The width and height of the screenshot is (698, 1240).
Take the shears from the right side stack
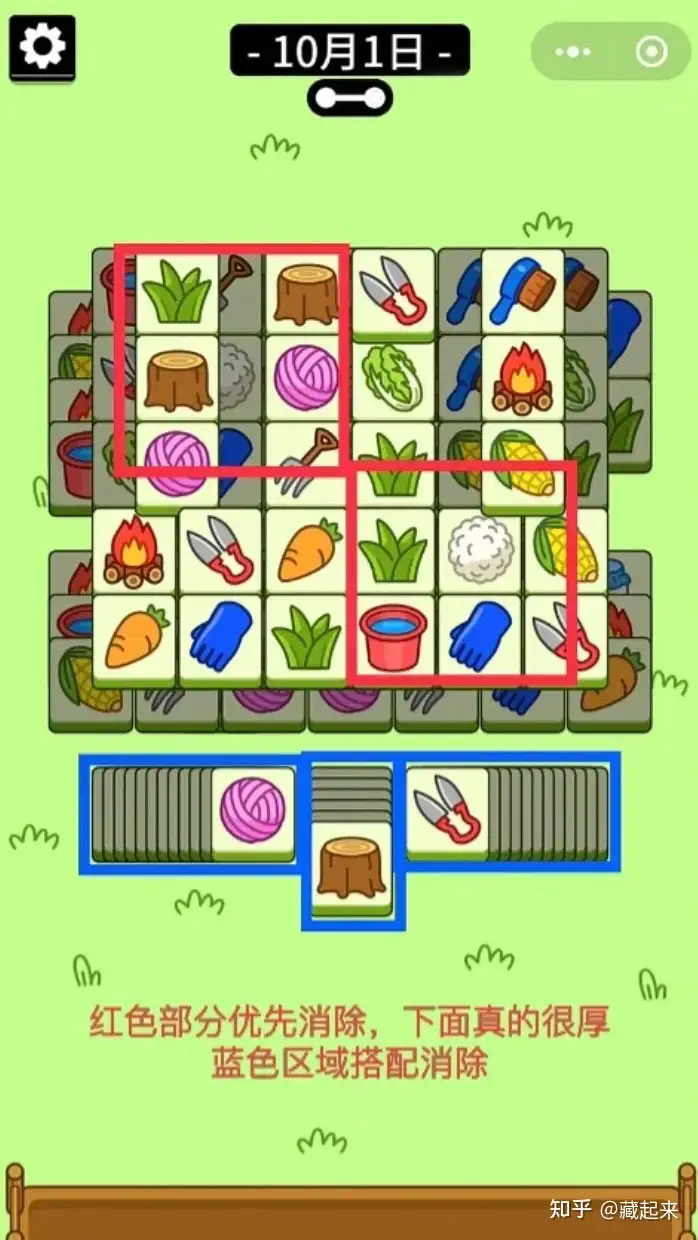click(x=447, y=810)
